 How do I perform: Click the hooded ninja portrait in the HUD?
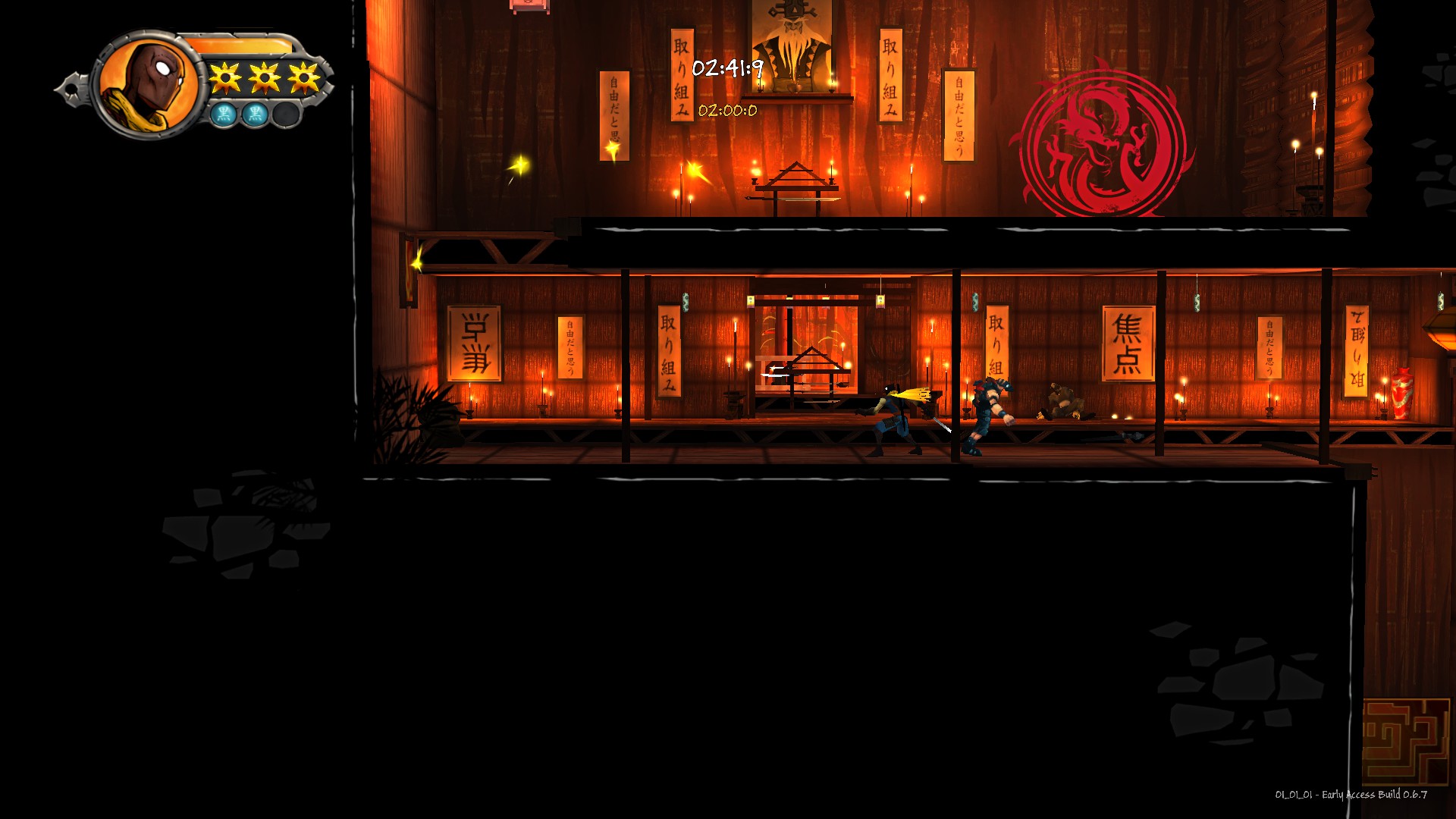point(149,81)
